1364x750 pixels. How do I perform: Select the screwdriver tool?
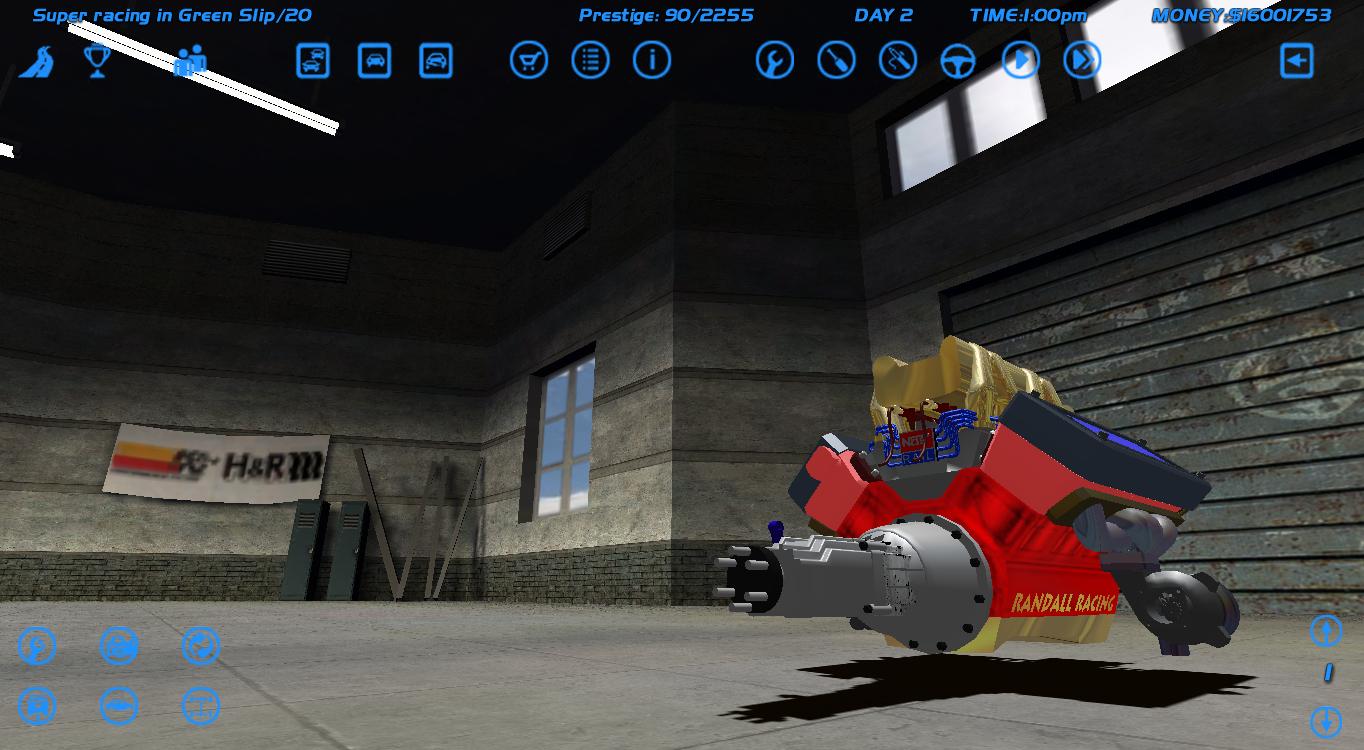(836, 60)
